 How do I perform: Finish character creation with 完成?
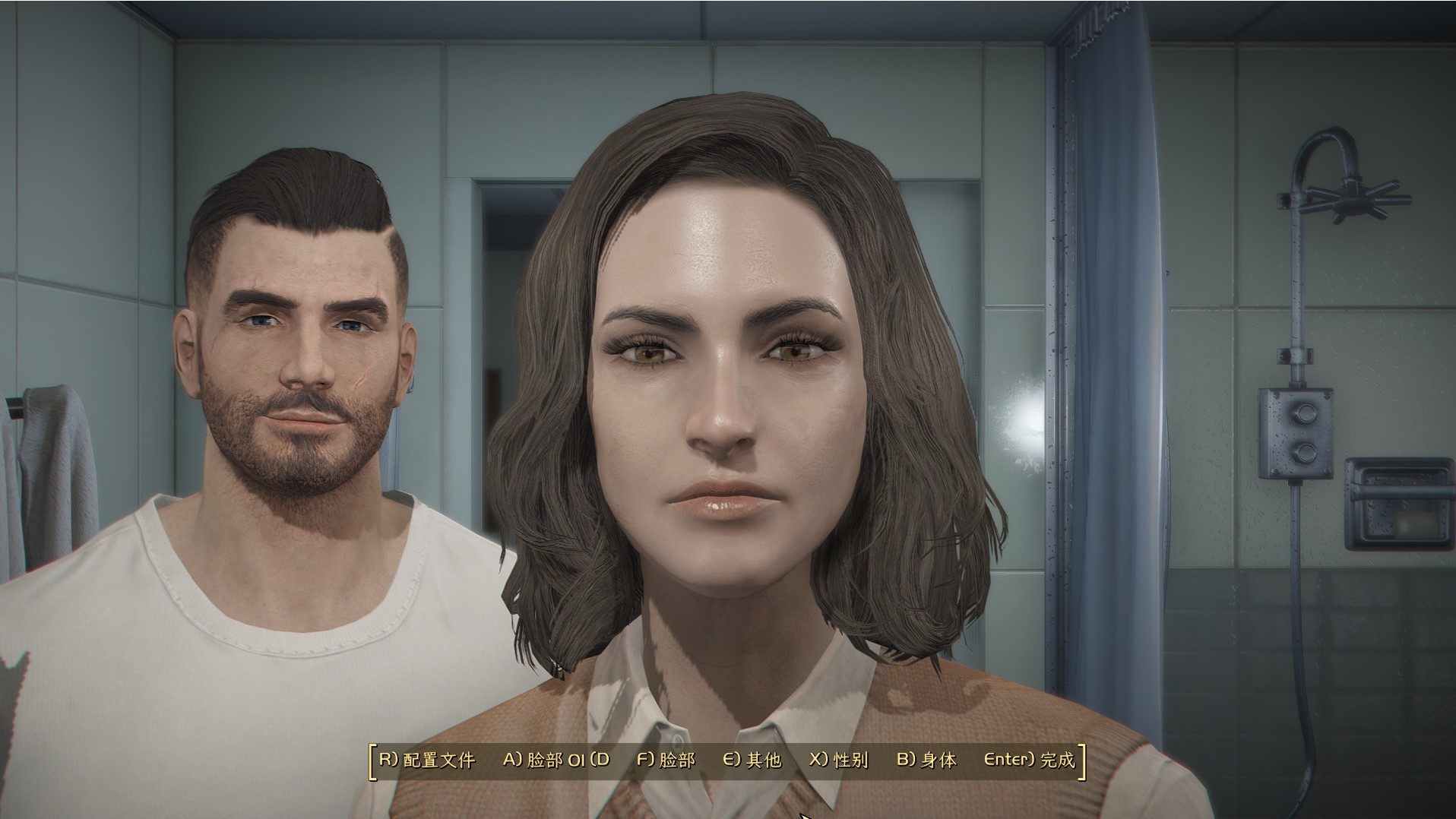click(1030, 760)
